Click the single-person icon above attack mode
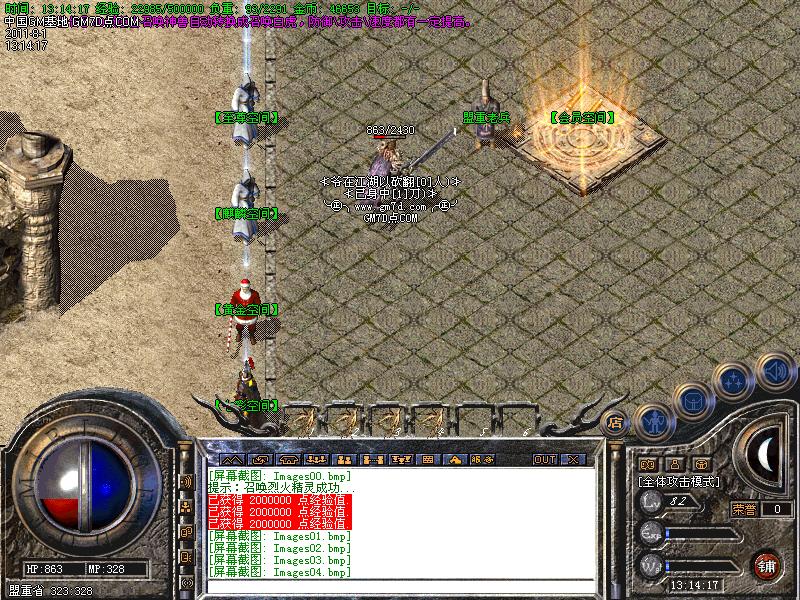Image resolution: width=800 pixels, height=600 pixels. pyautogui.click(x=673, y=464)
